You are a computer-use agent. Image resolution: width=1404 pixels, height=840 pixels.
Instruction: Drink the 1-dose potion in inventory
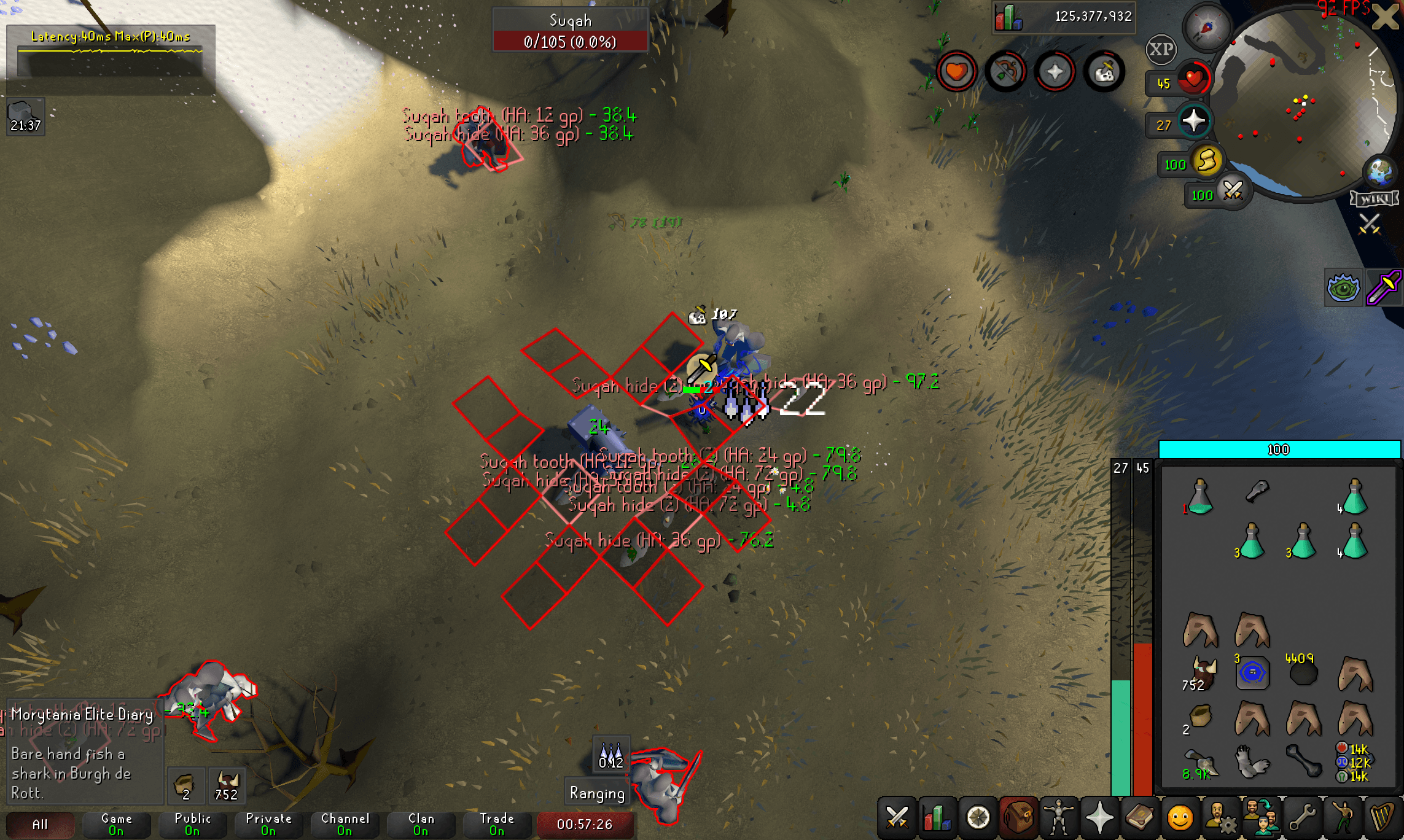click(x=1200, y=497)
